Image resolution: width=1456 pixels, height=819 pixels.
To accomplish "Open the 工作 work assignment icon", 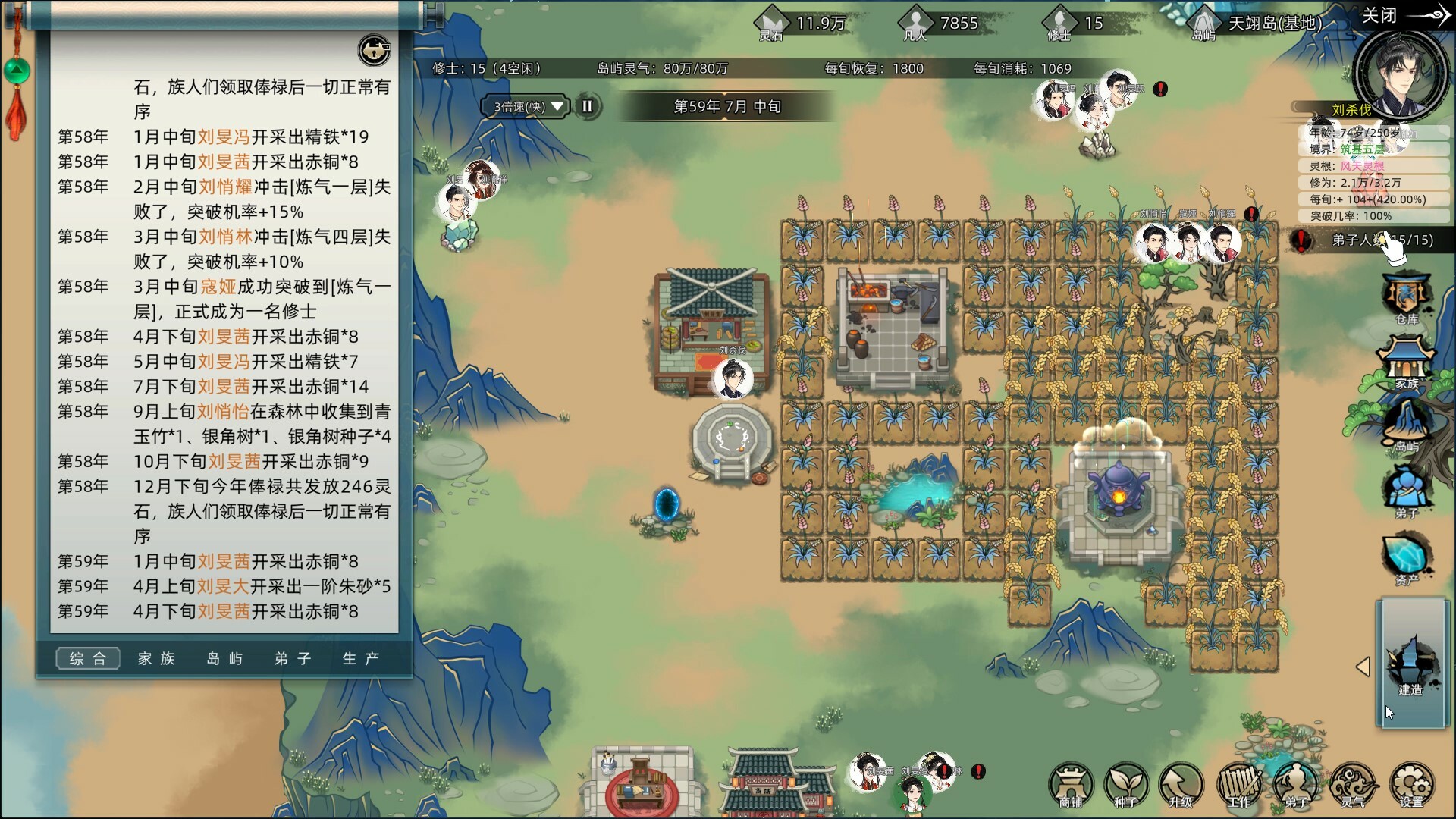I will tap(1240, 785).
